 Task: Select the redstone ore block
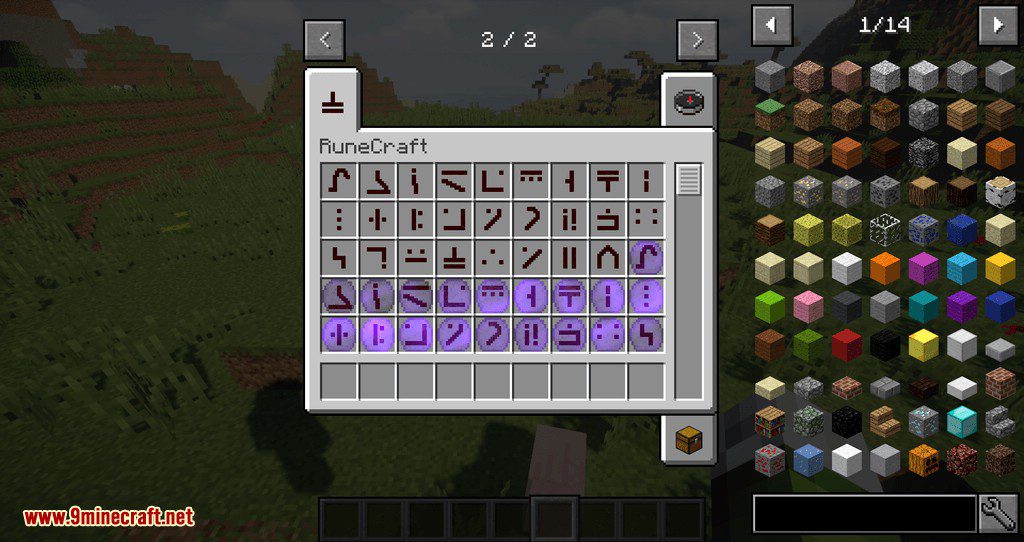point(770,459)
